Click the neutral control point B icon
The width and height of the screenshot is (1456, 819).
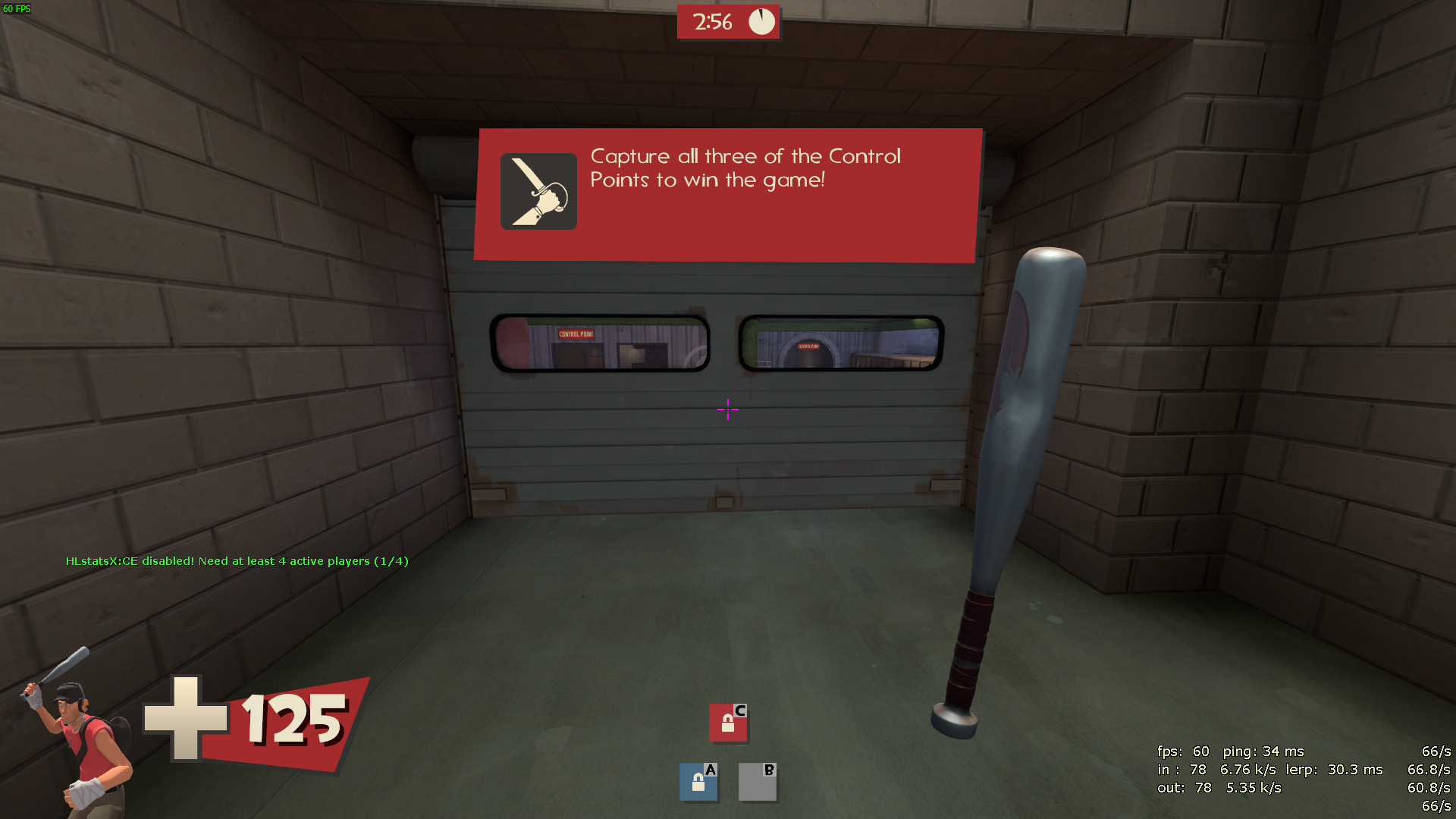pos(757,782)
